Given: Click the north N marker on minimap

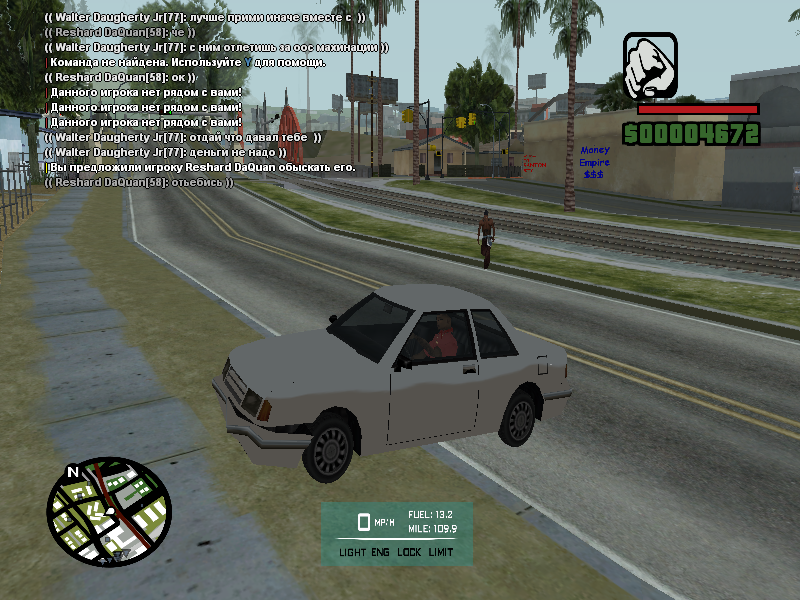Looking at the screenshot, I should click(73, 471).
